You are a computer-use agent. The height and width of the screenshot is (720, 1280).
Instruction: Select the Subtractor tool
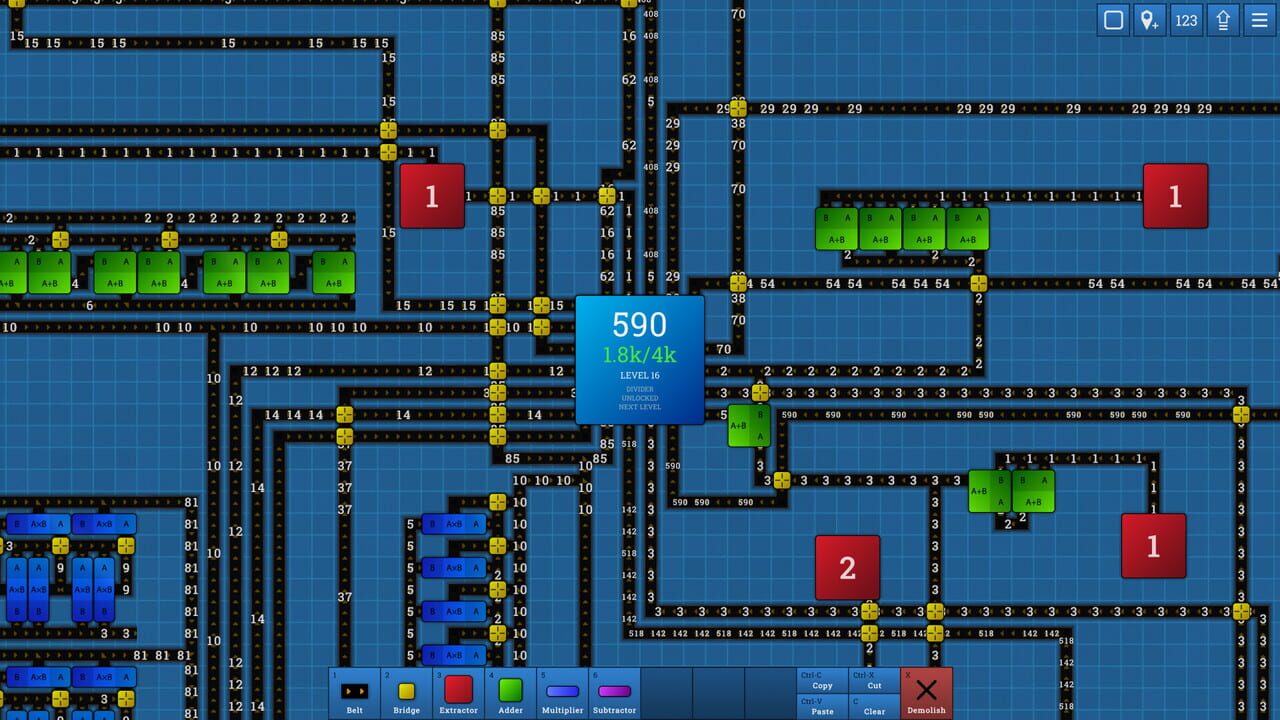614,692
